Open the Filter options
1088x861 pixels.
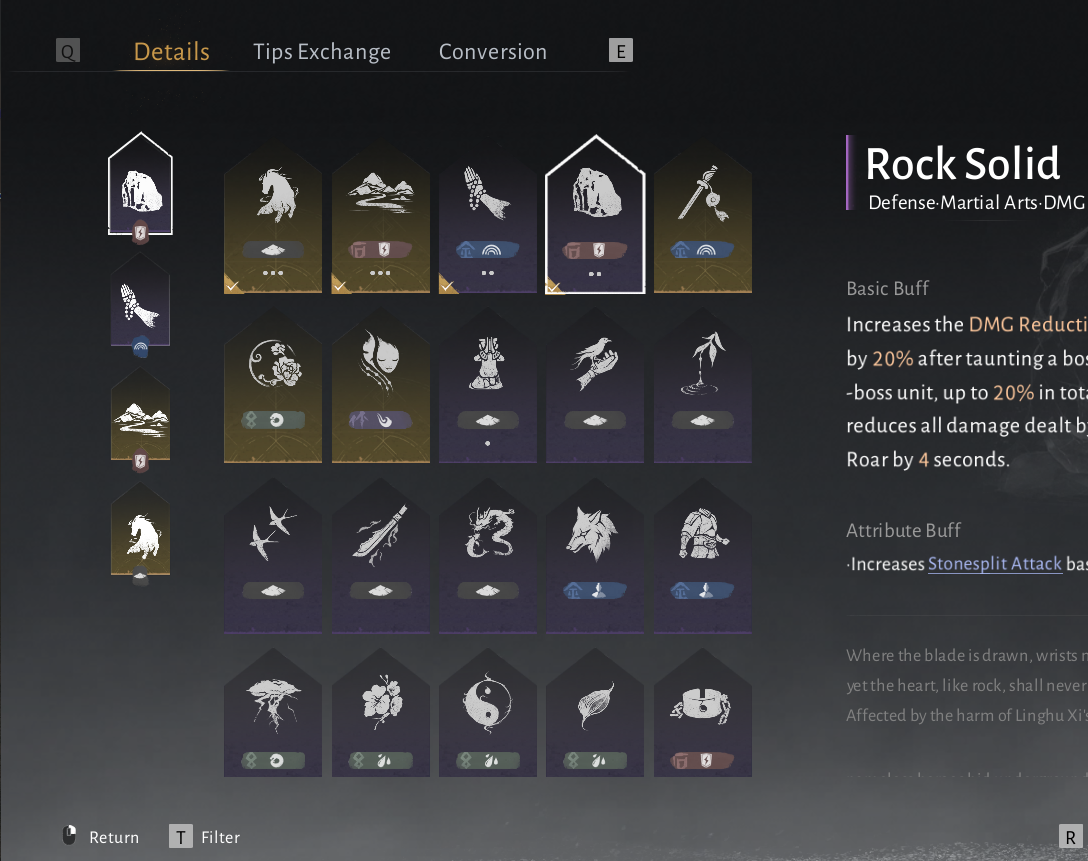[x=206, y=837]
